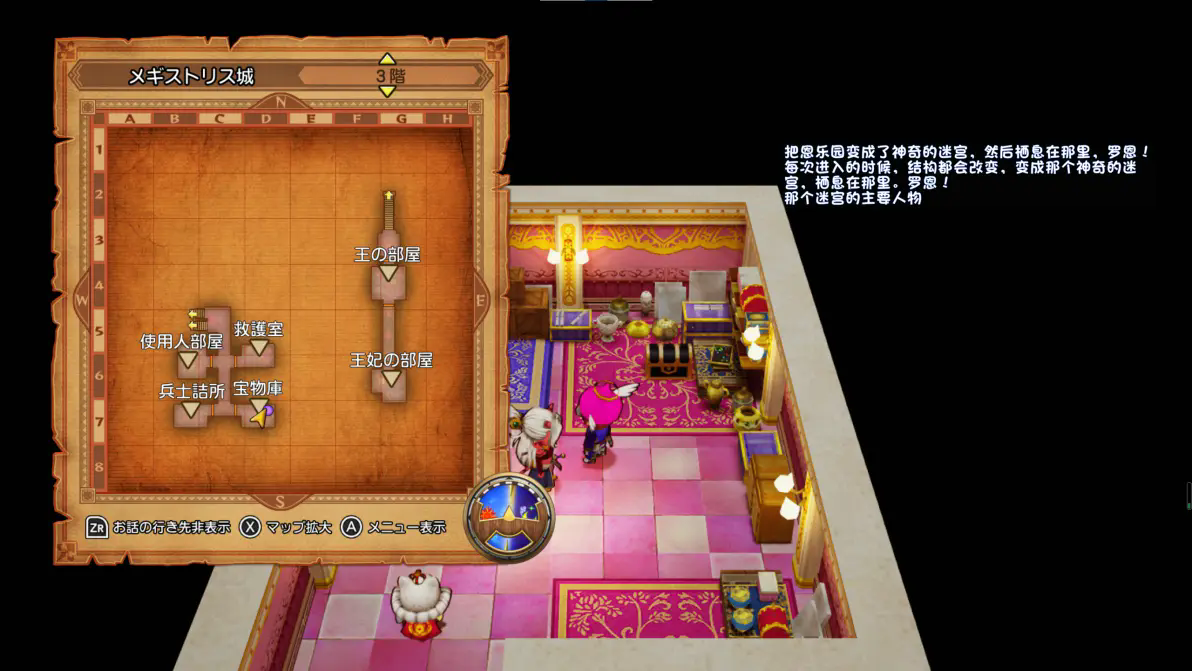Click the yellow star marker atop the staircase

(x=389, y=194)
